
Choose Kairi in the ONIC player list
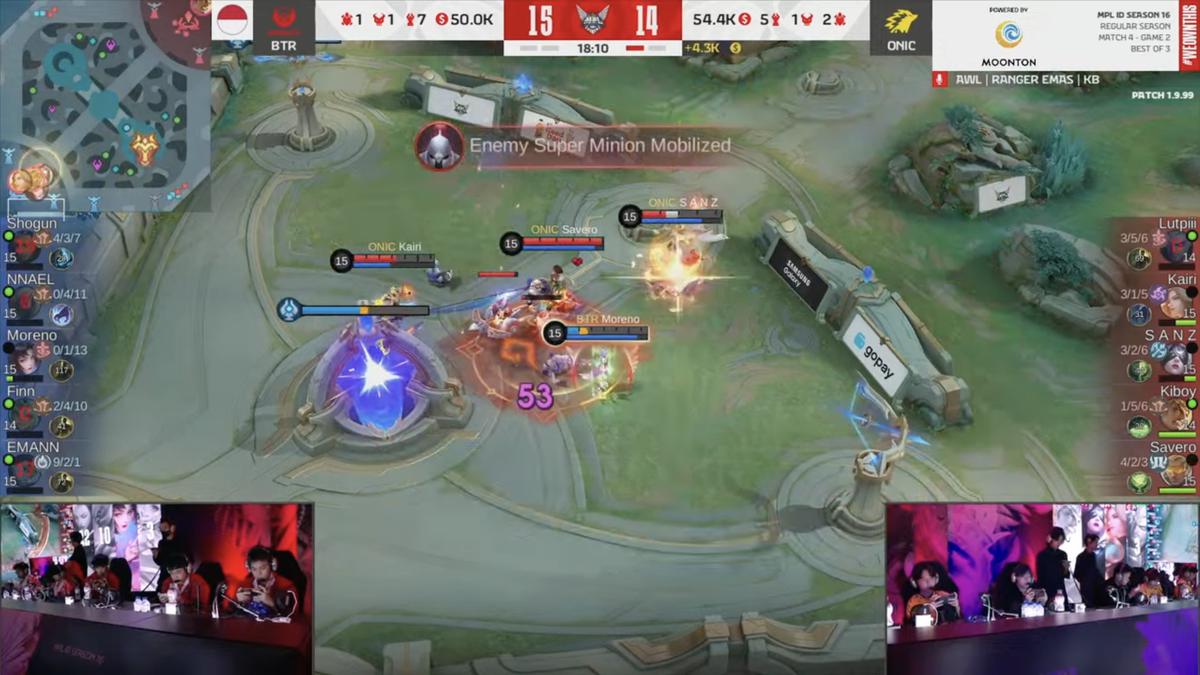1160,300
